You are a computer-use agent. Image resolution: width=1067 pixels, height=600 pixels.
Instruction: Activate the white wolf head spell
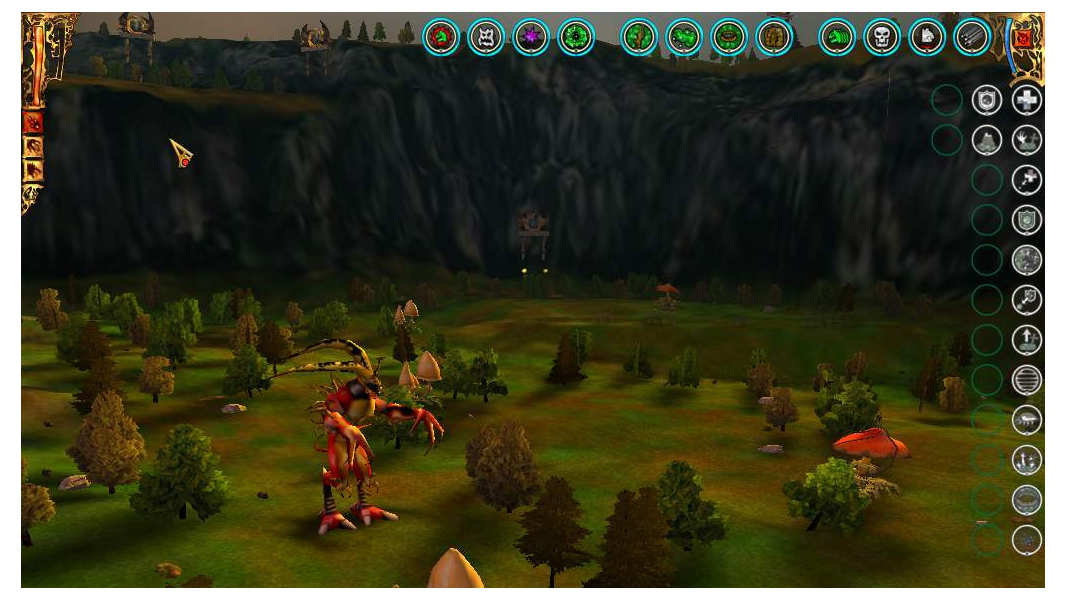coord(927,38)
